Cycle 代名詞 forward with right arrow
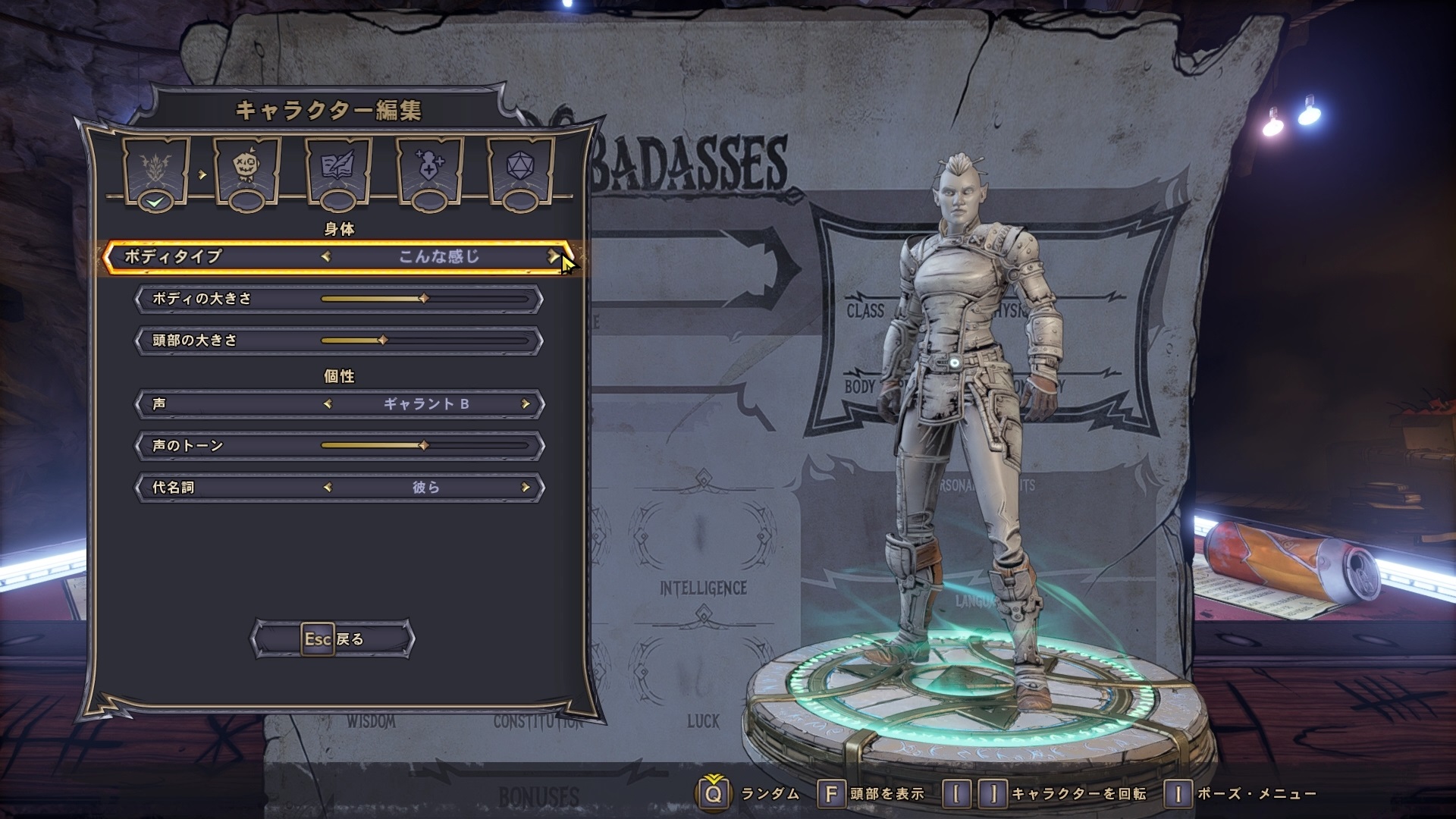Image resolution: width=1456 pixels, height=819 pixels. click(525, 488)
